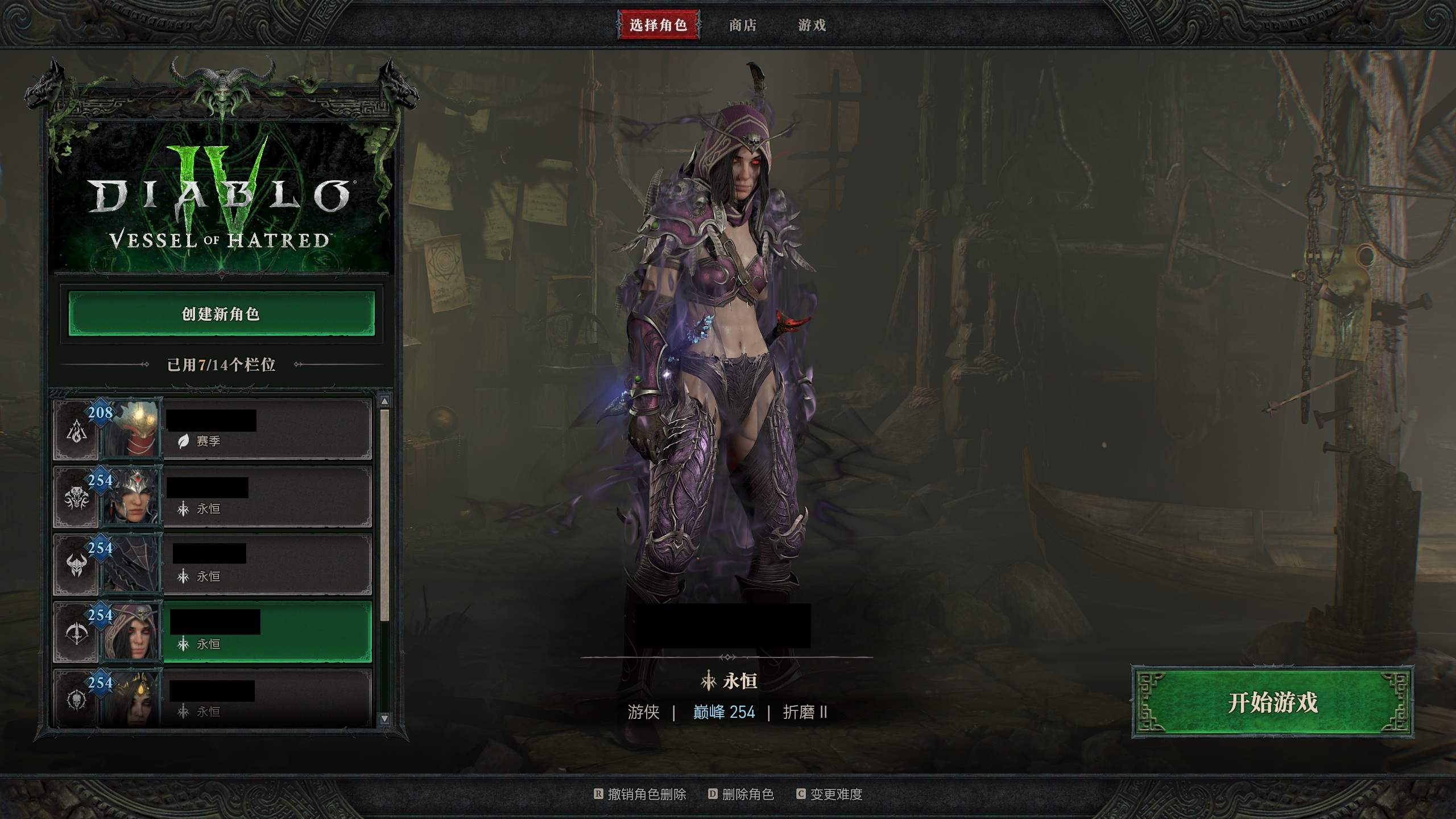Switch to the 选择角色 tab
The height and width of the screenshot is (819, 1456).
(x=658, y=25)
